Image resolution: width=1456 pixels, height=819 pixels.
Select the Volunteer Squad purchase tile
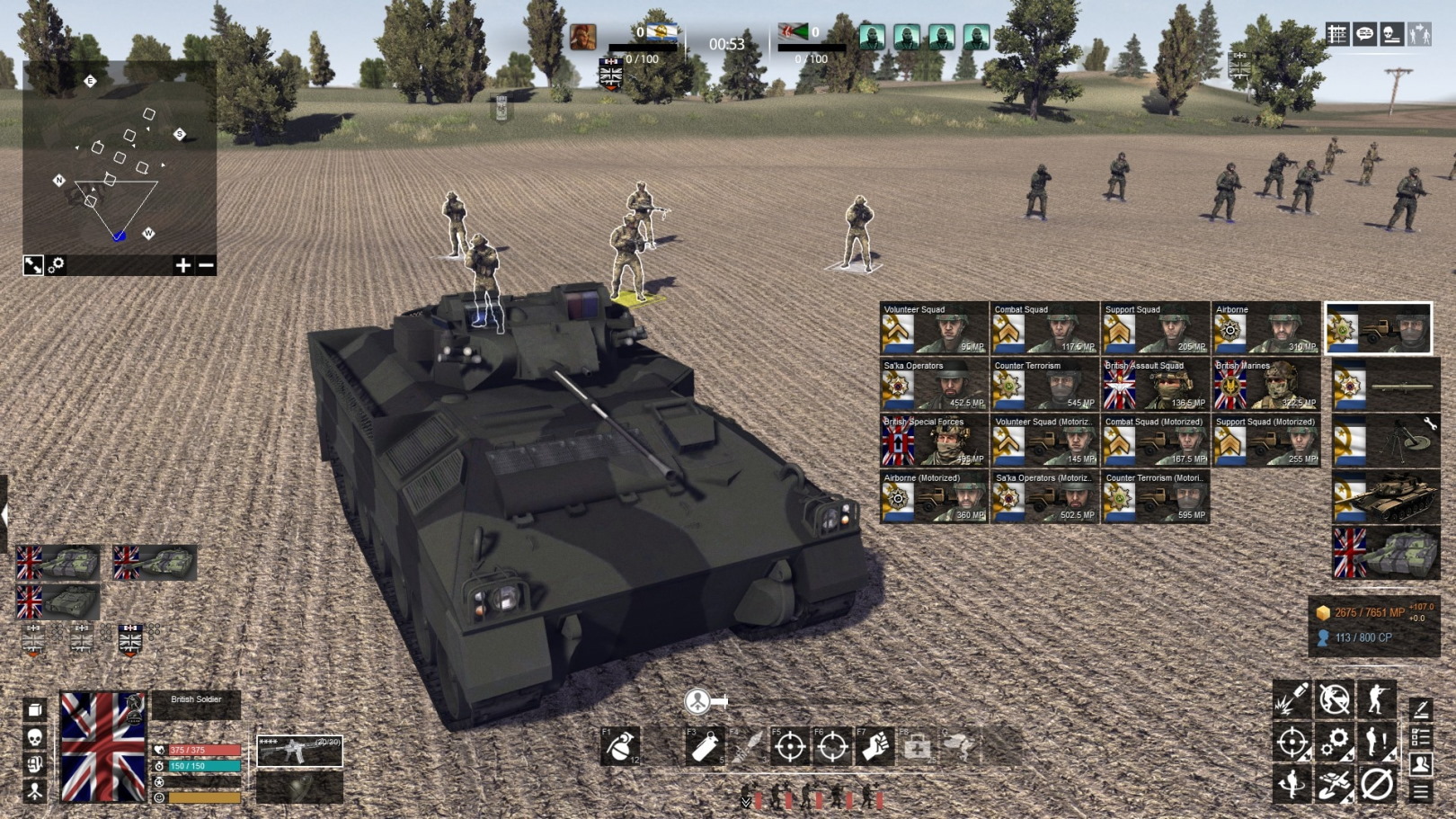[934, 329]
